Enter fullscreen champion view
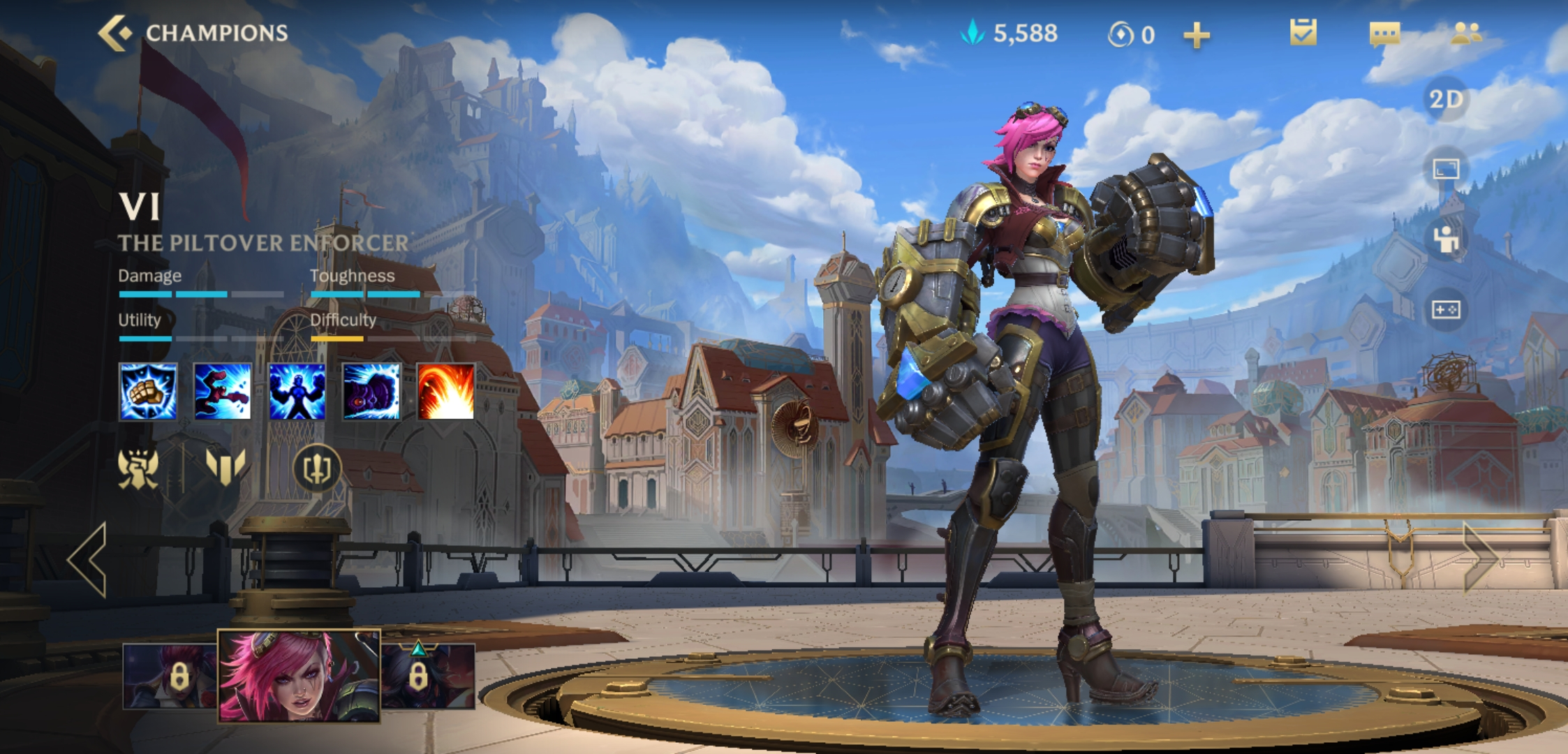 click(1445, 169)
